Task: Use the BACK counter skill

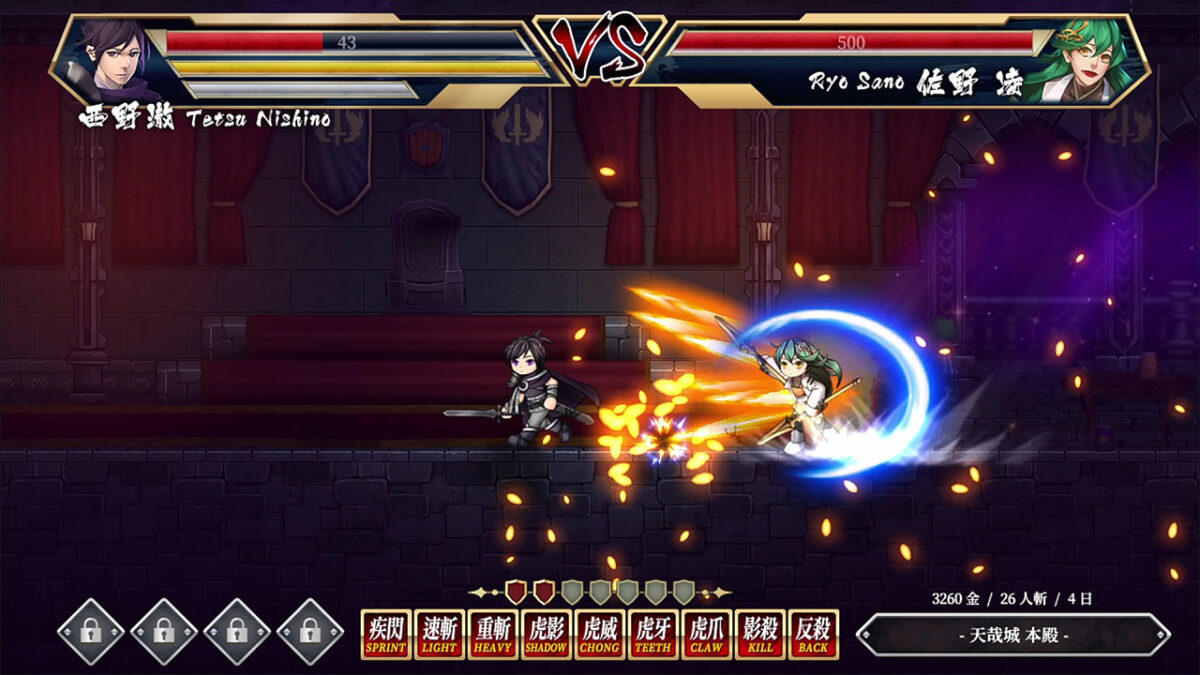Action: point(813,634)
